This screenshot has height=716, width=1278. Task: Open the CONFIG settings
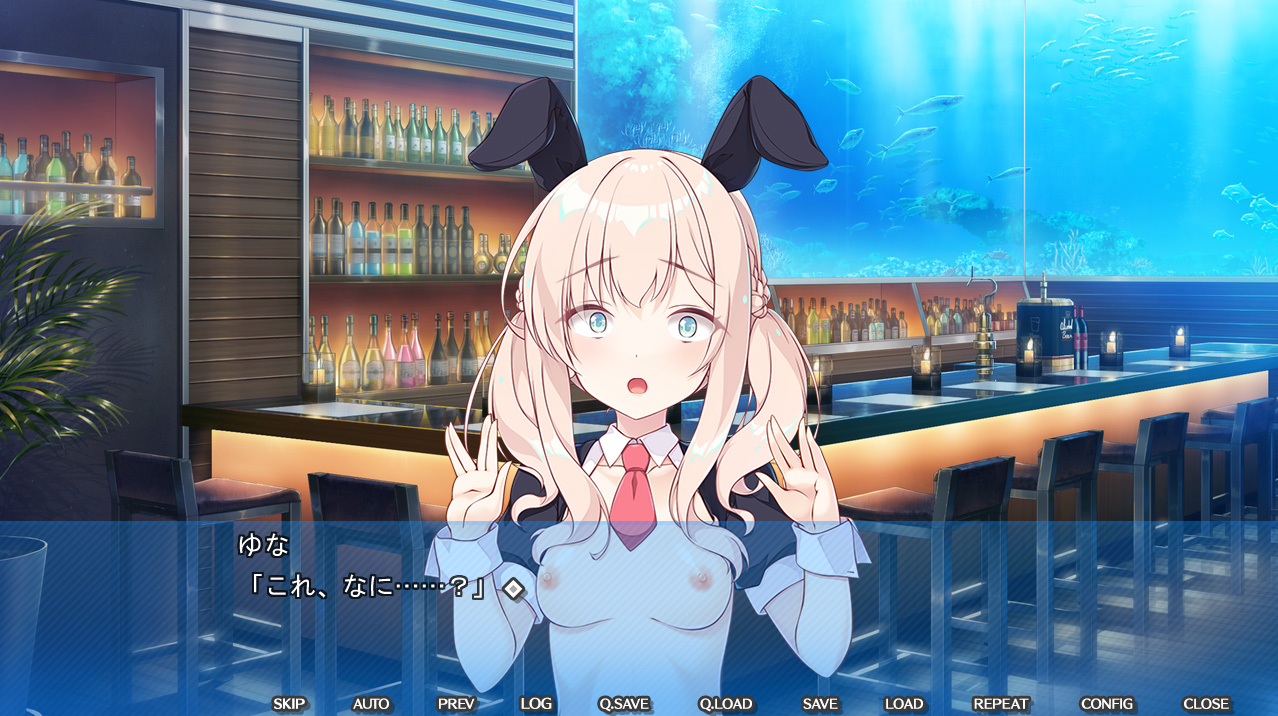coord(1107,704)
